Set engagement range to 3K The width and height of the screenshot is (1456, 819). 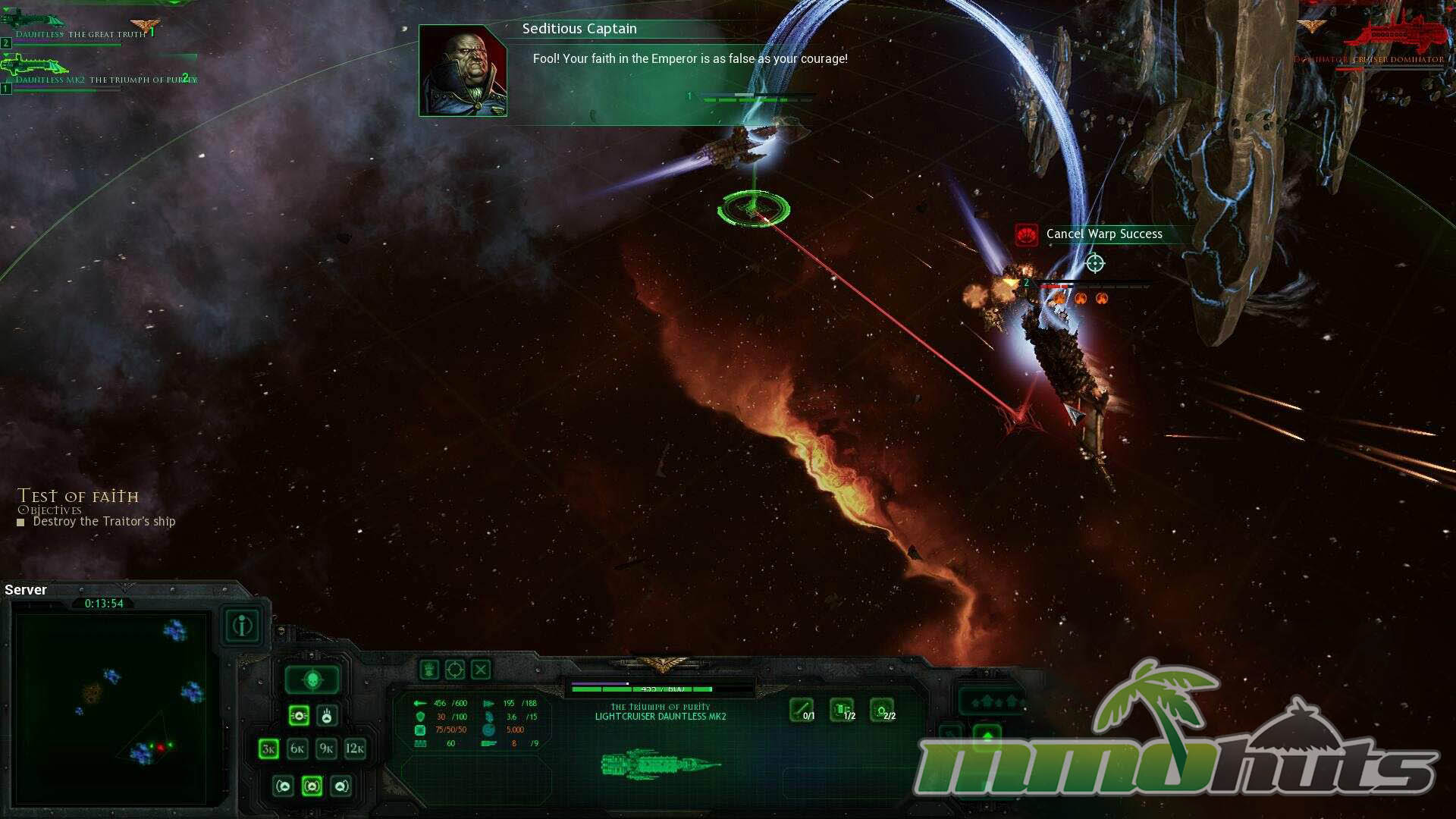[x=268, y=749]
